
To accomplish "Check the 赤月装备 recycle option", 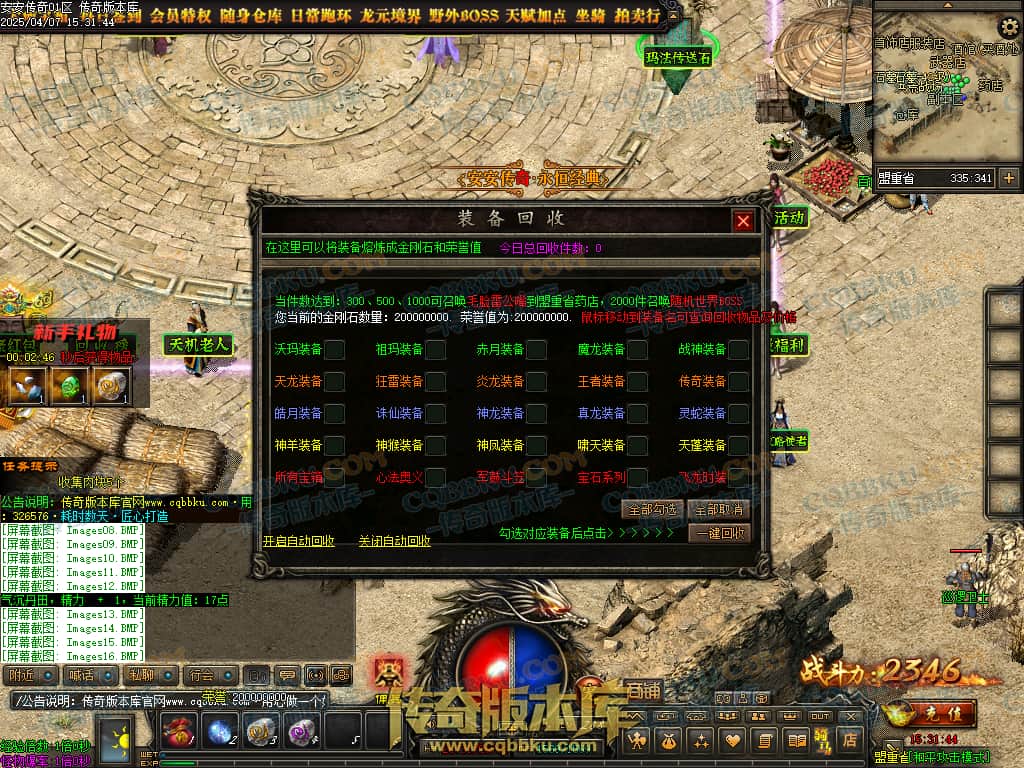I will [x=537, y=349].
